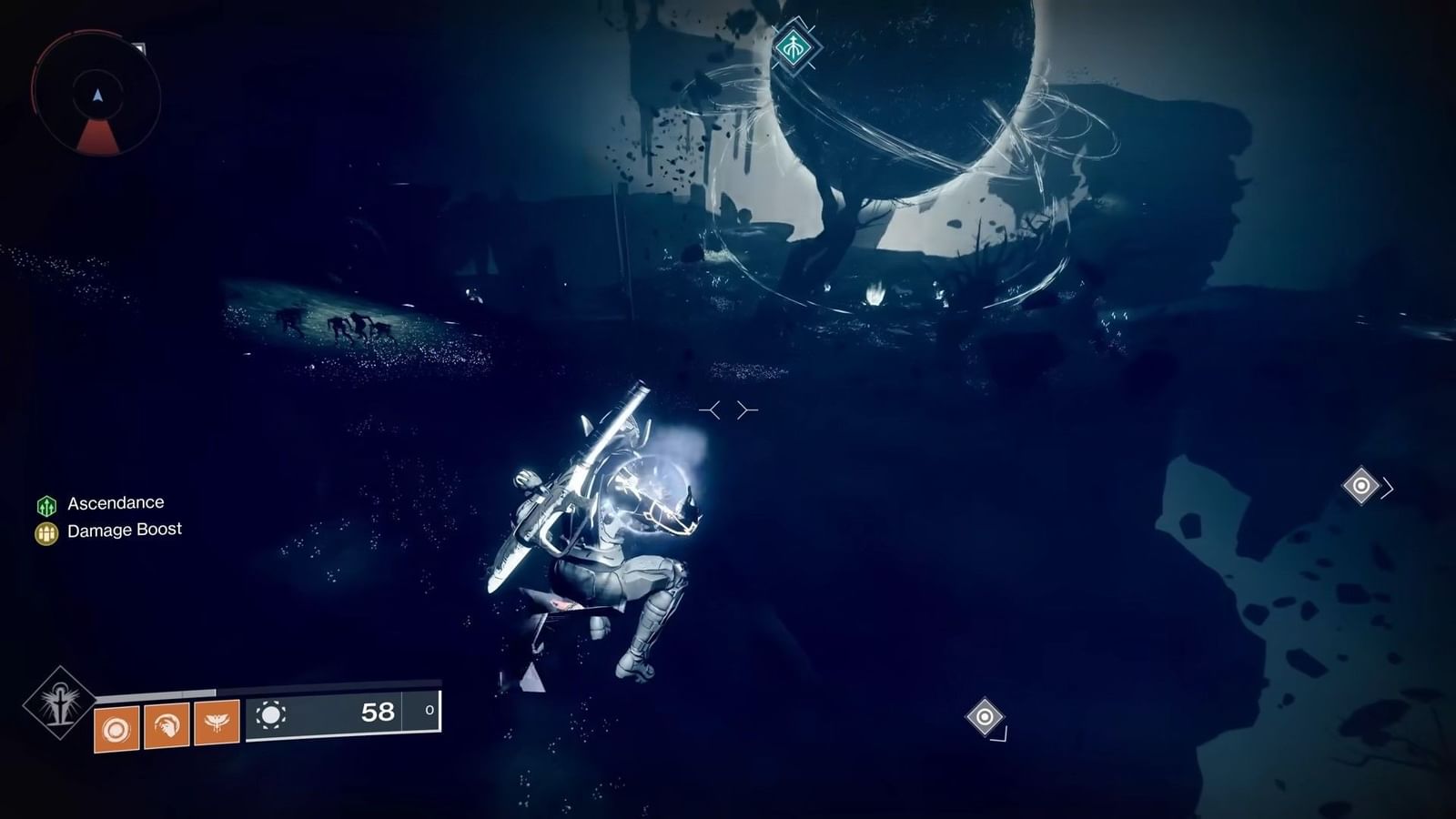Screen dimensions: 1456x819
Task: Select the waypoint diamond near the bottom right
Action: (986, 716)
